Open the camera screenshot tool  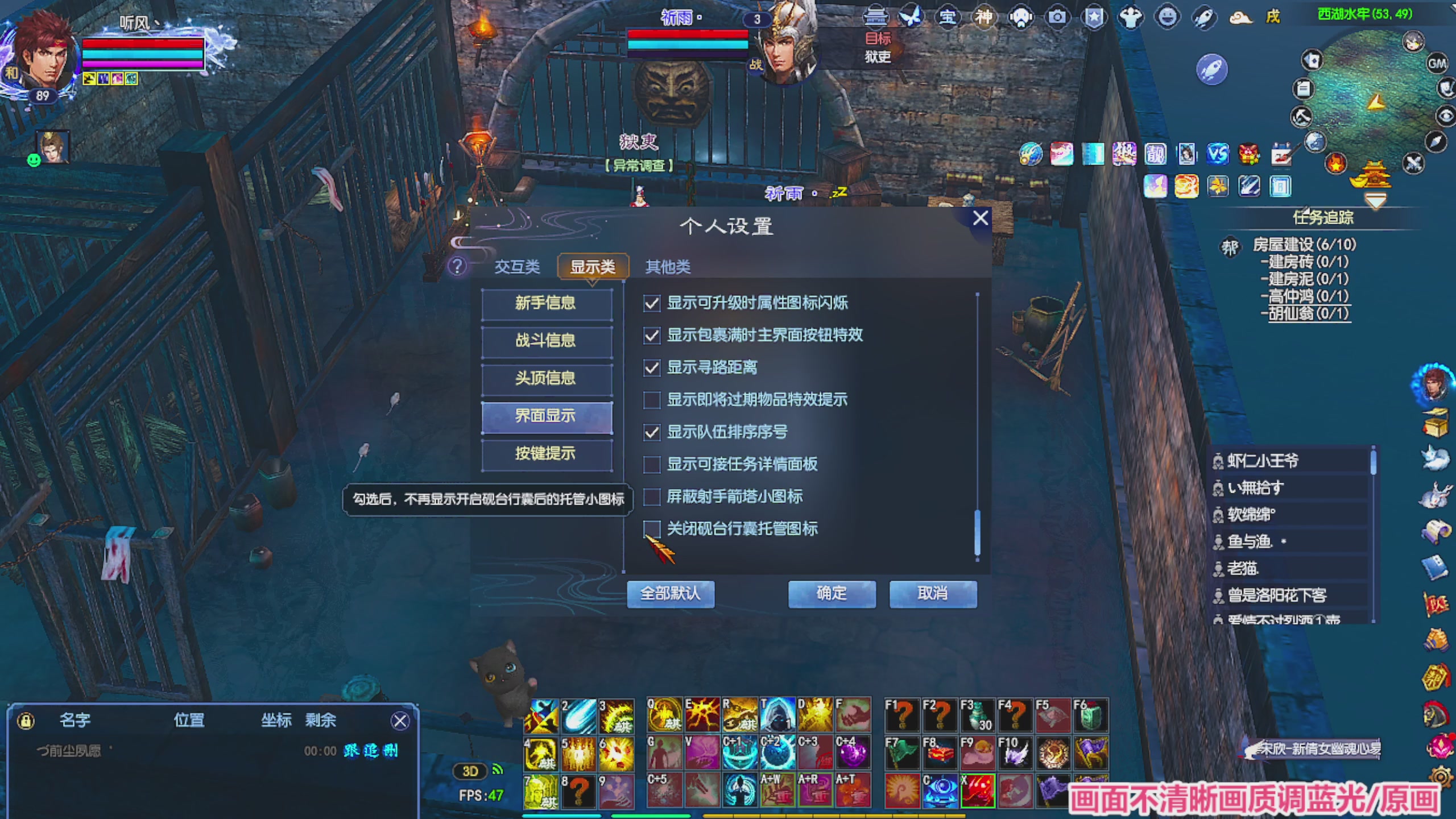(1057, 17)
